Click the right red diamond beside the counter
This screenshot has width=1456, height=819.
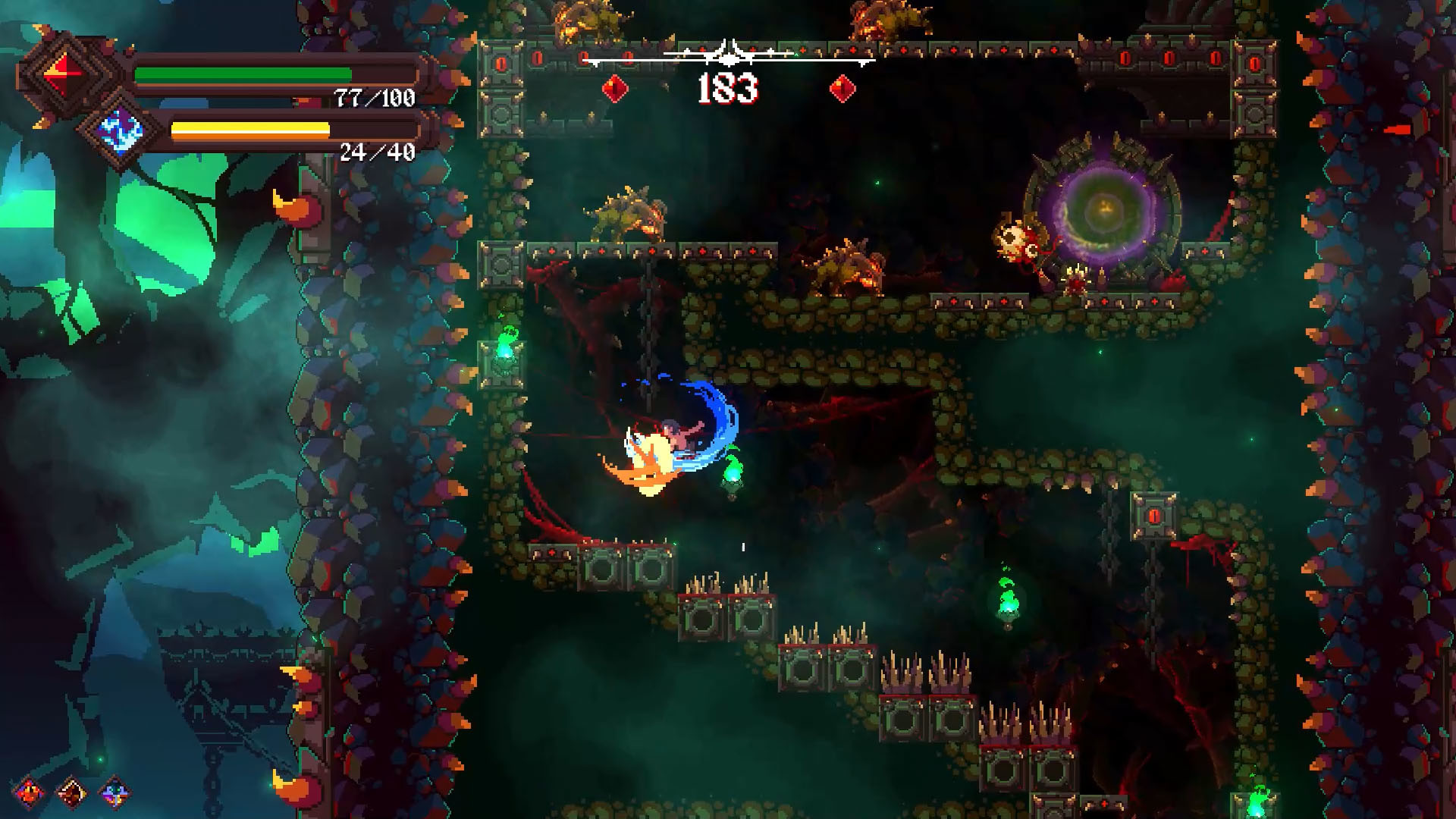(x=842, y=88)
